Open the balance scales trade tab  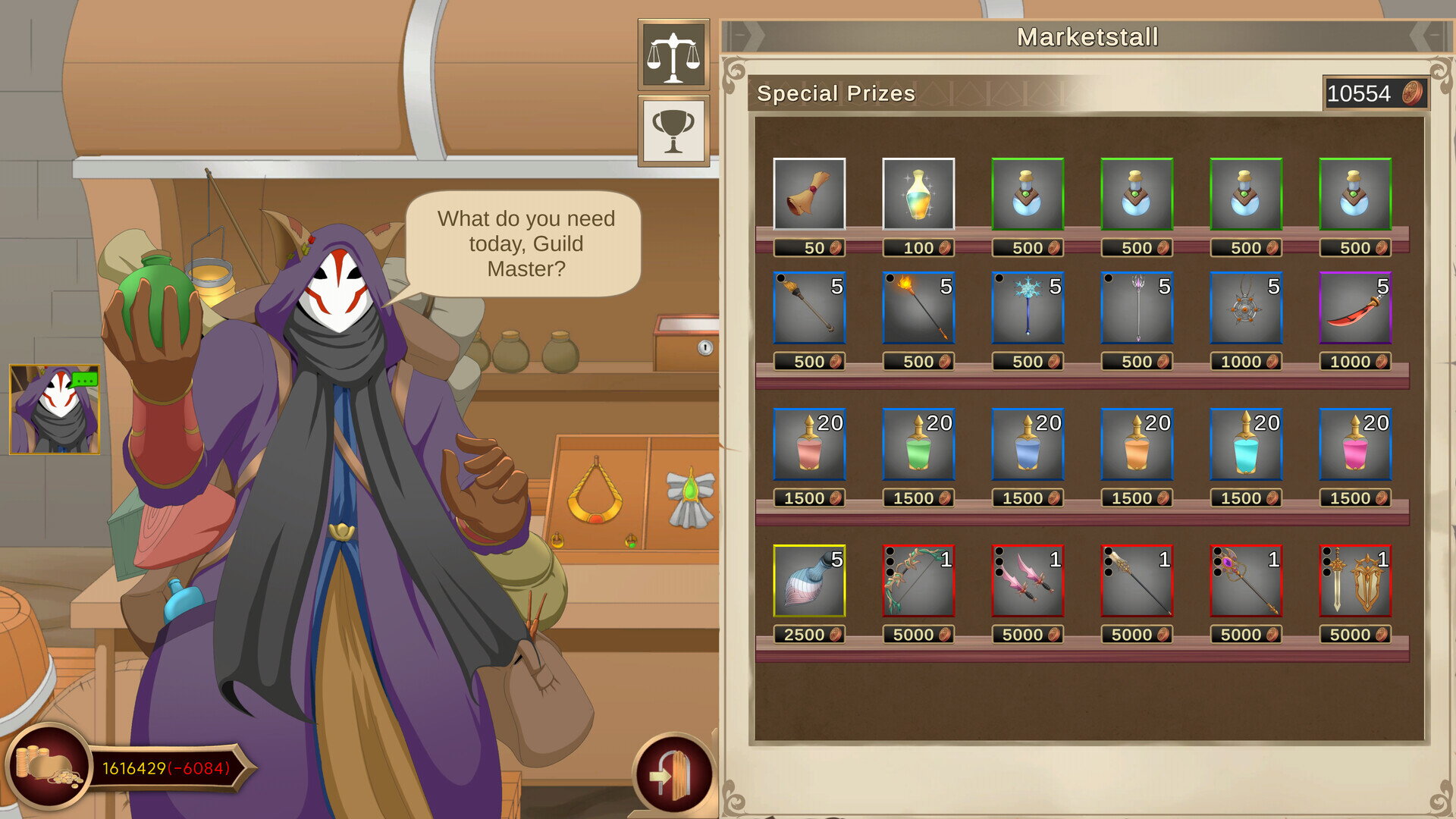(673, 55)
